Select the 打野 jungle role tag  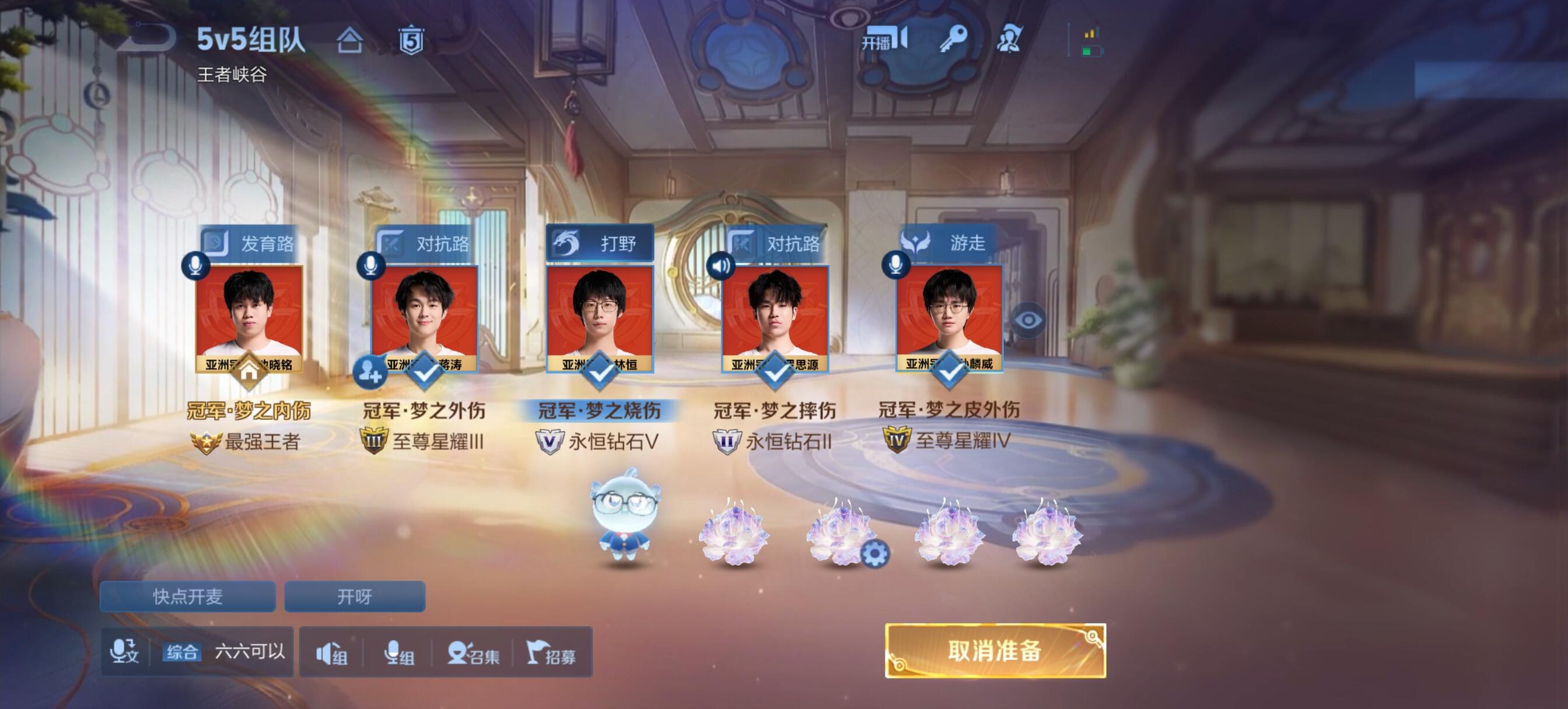click(600, 244)
